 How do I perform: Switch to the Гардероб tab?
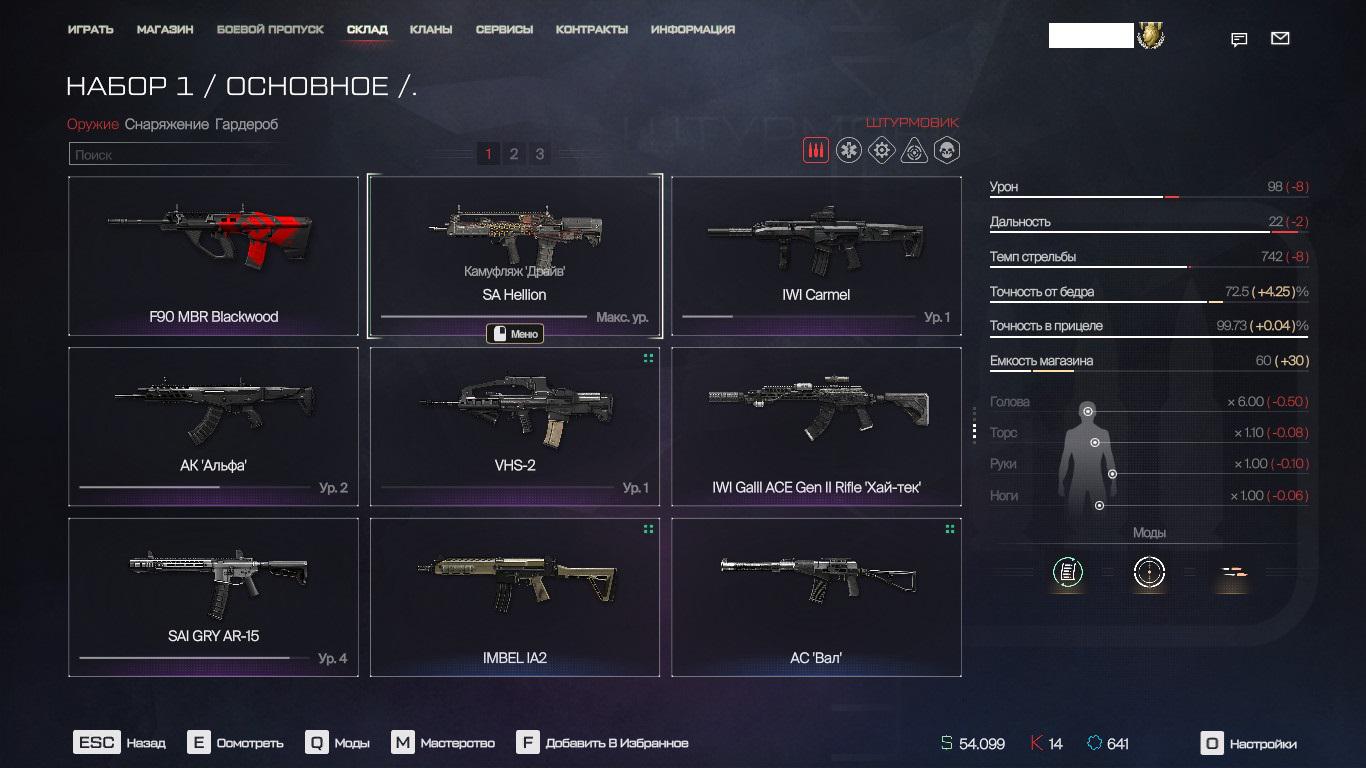(247, 124)
